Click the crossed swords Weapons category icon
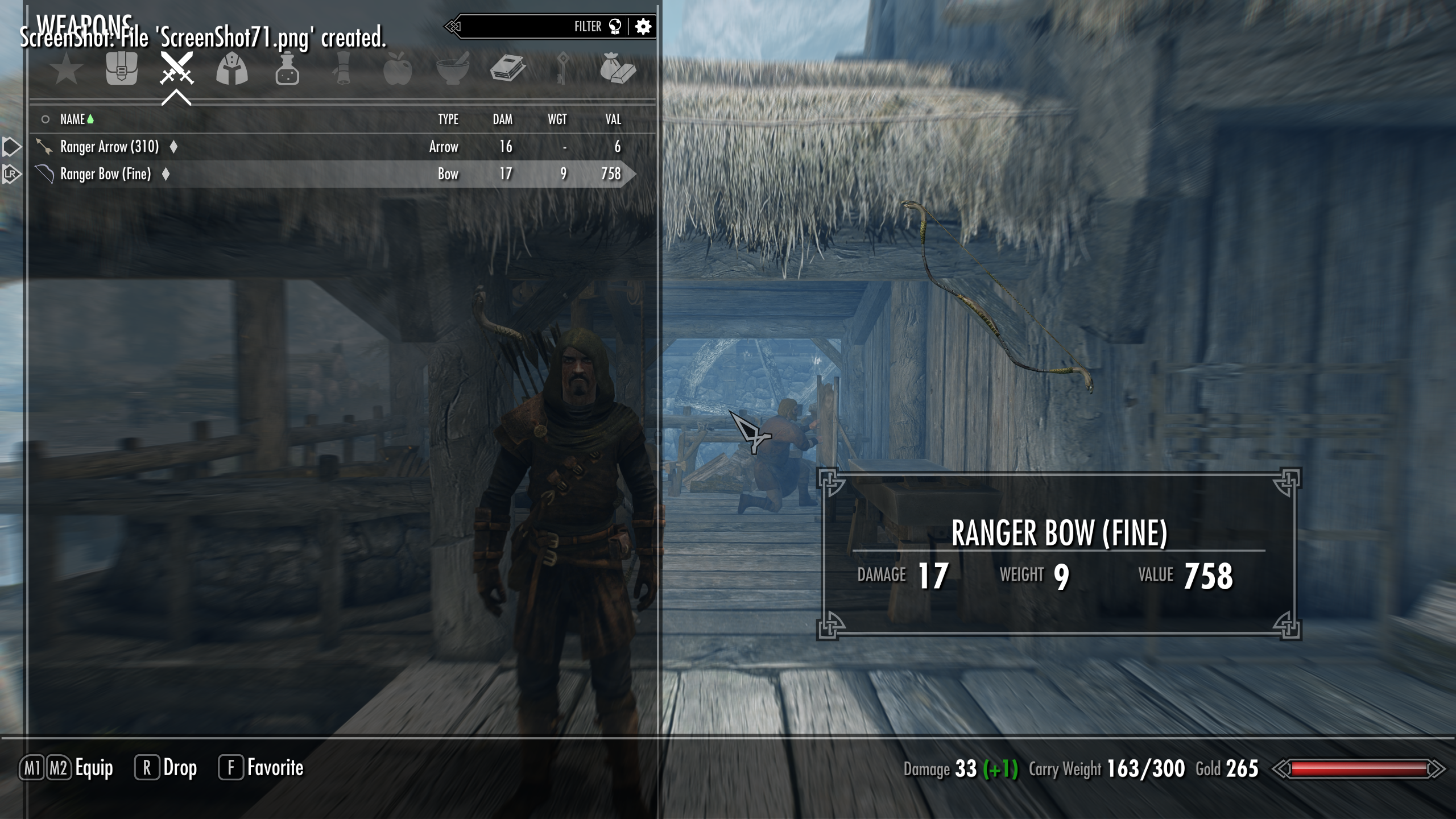1456x819 pixels. click(176, 69)
